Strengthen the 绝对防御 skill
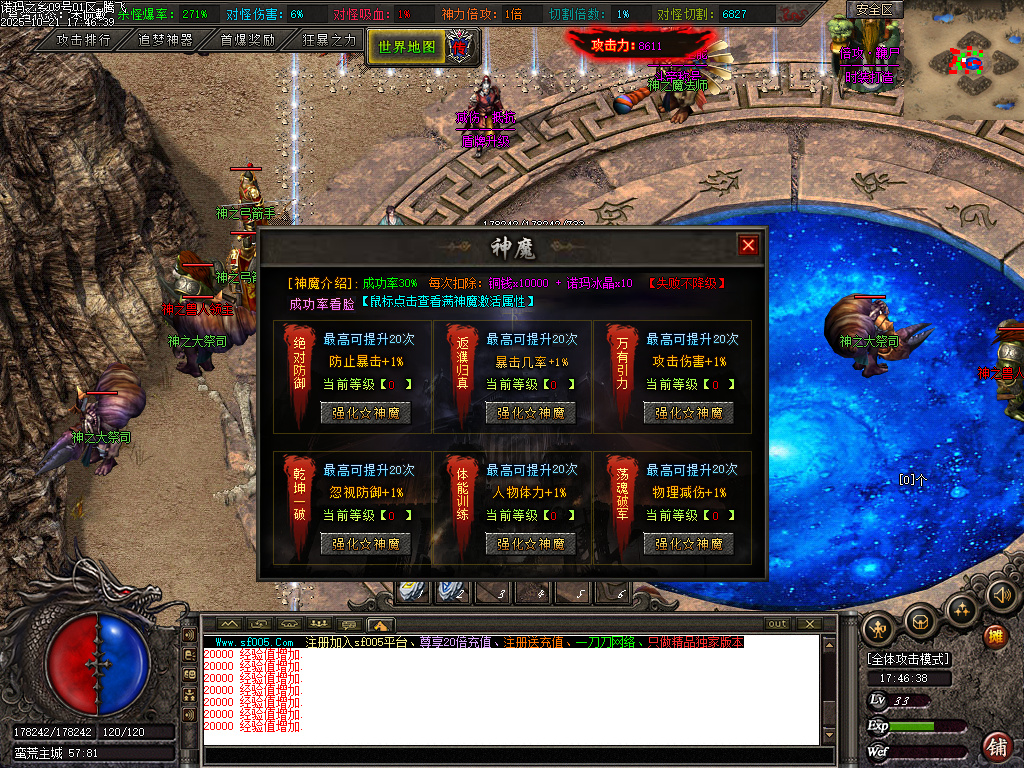The width and height of the screenshot is (1024, 768). [365, 412]
